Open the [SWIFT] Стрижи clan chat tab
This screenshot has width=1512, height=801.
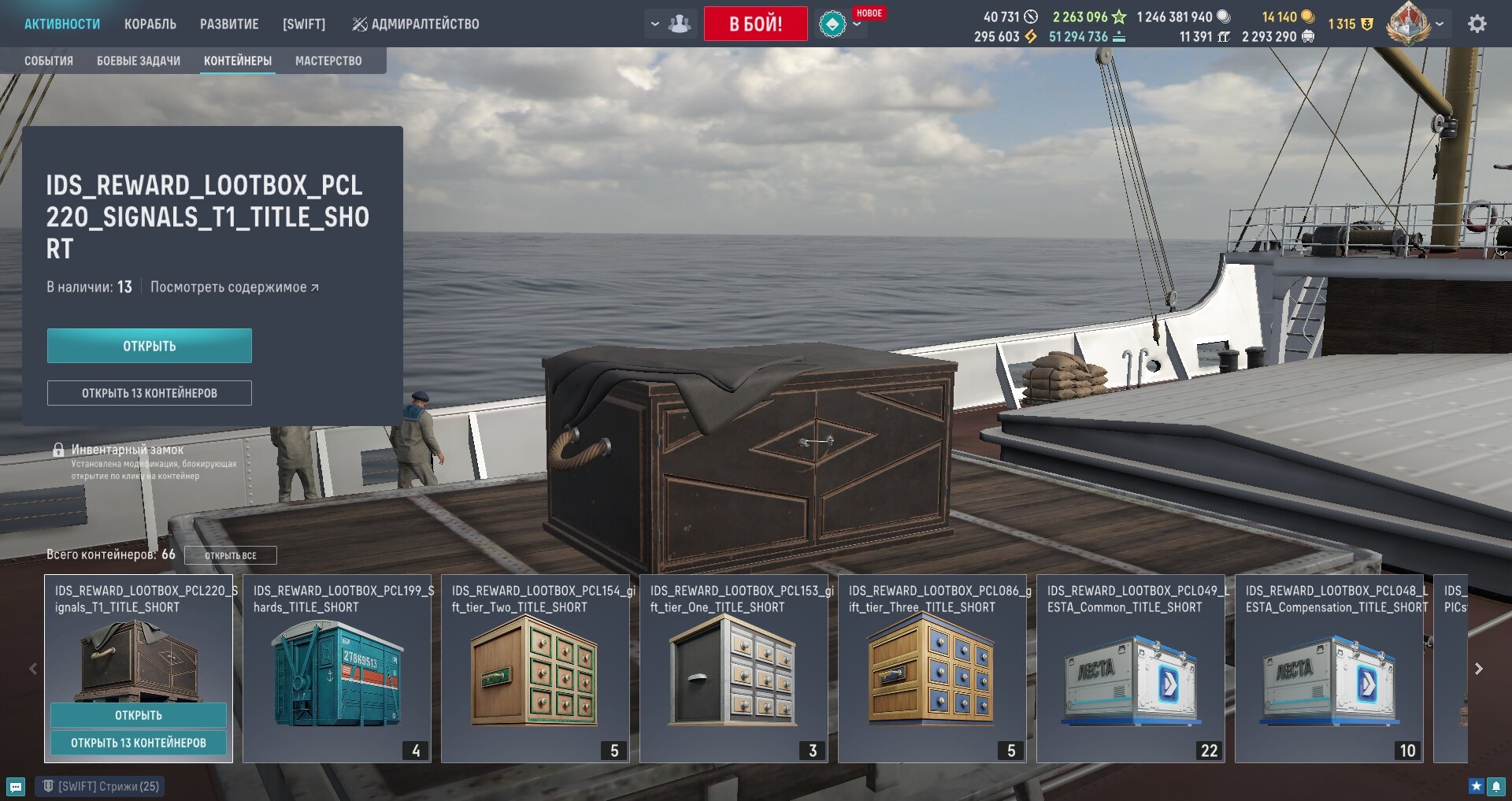tap(101, 786)
